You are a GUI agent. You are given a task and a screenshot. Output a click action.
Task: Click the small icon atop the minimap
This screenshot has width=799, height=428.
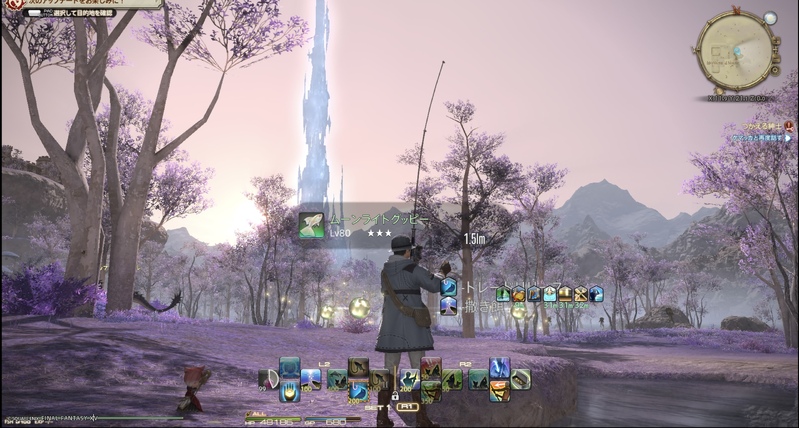(x=770, y=18)
